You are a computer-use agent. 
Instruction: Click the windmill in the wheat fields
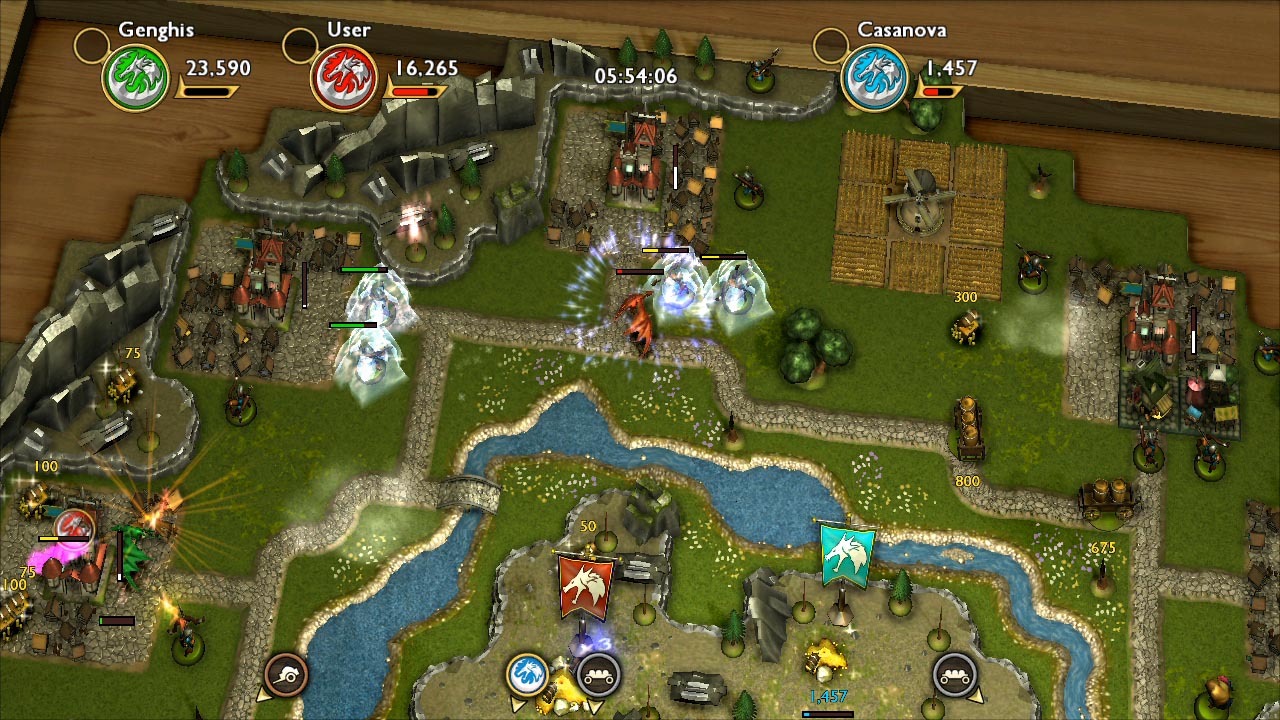[x=919, y=200]
